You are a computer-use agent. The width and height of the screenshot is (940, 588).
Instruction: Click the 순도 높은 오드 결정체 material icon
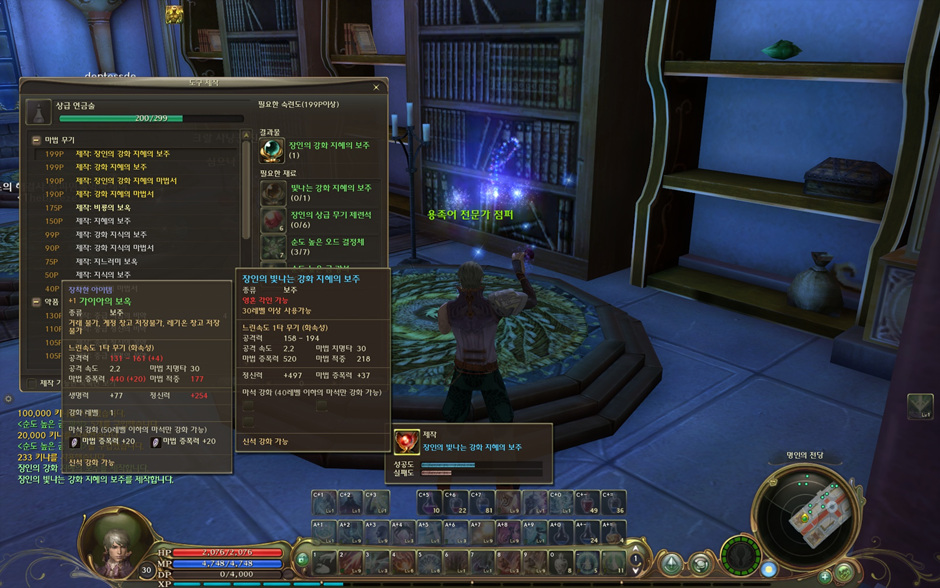click(272, 245)
